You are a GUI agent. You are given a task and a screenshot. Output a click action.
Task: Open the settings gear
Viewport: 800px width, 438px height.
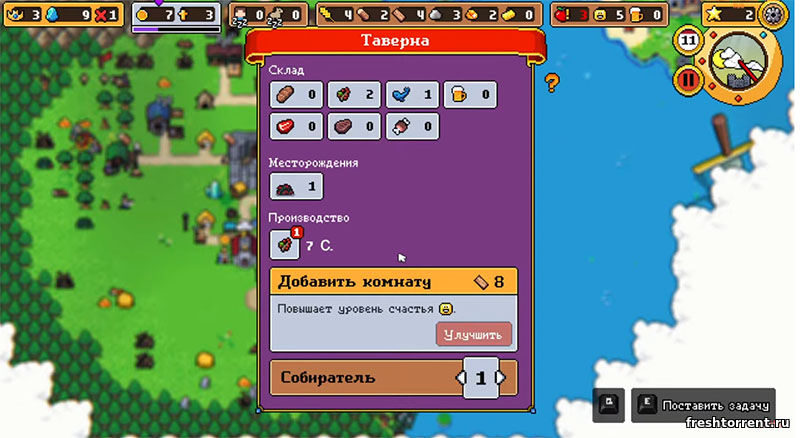[772, 15]
